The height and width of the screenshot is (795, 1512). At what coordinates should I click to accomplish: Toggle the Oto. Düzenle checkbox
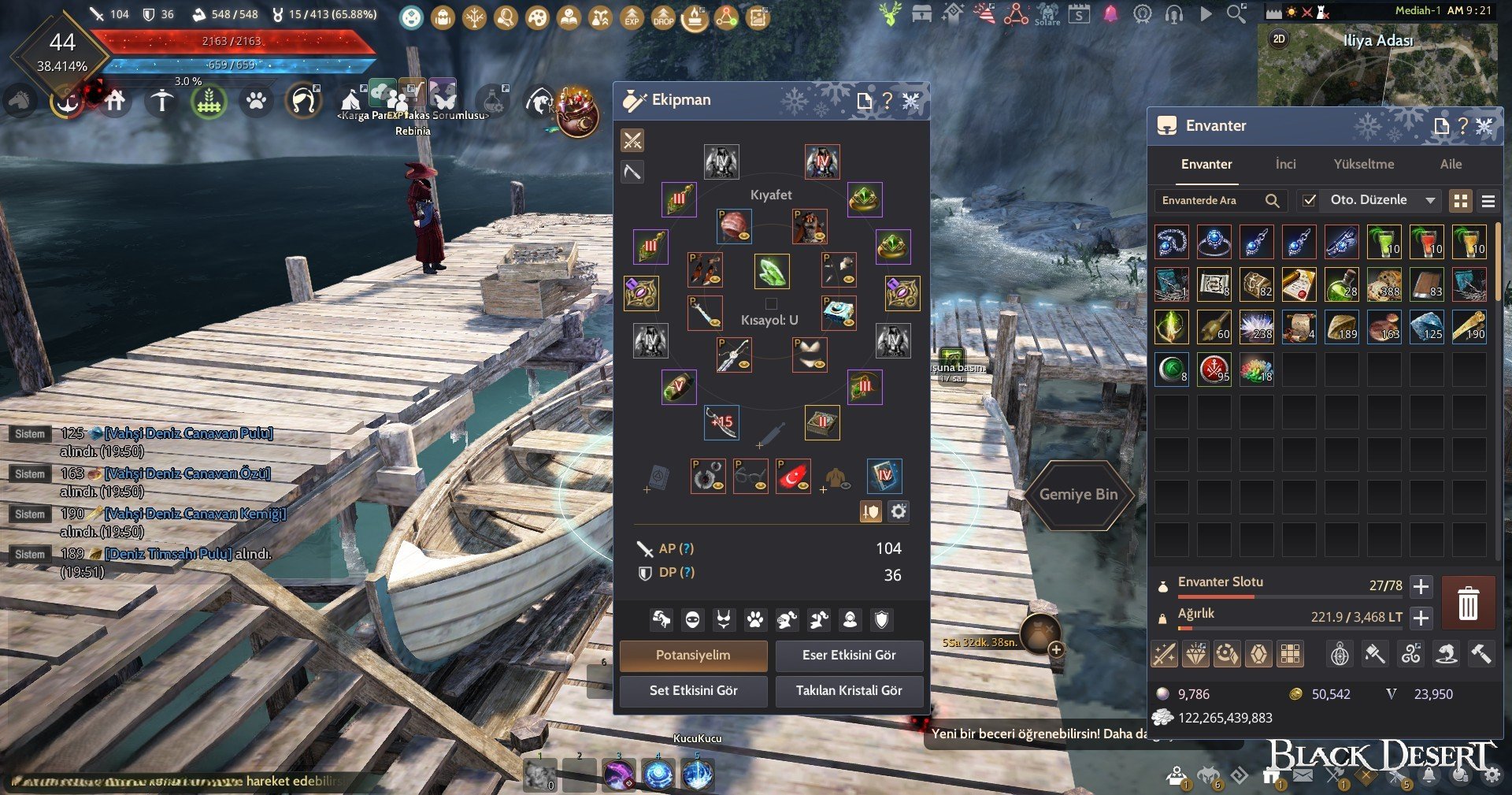[1309, 201]
